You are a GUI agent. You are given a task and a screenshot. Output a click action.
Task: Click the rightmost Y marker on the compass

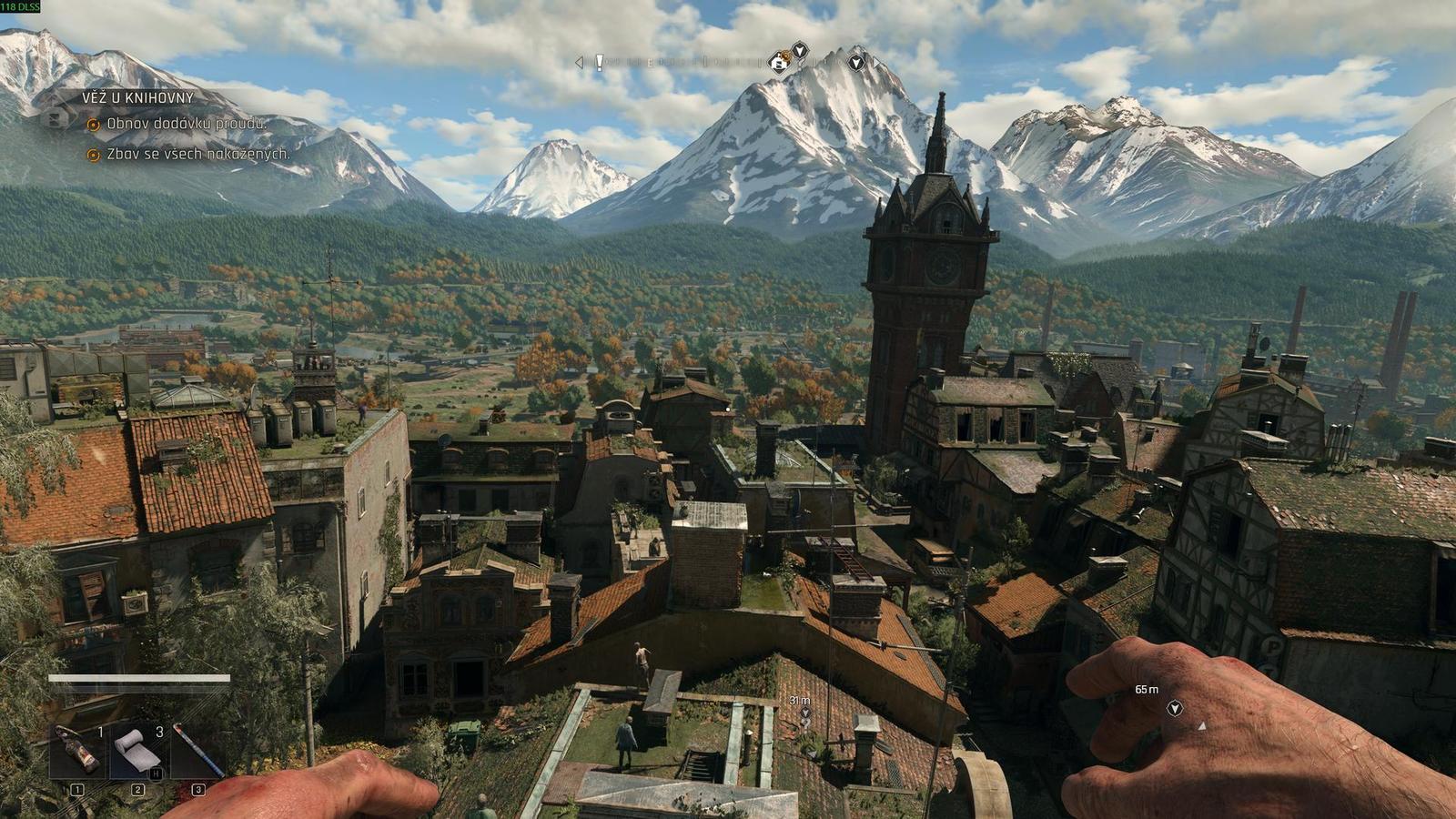[855, 63]
